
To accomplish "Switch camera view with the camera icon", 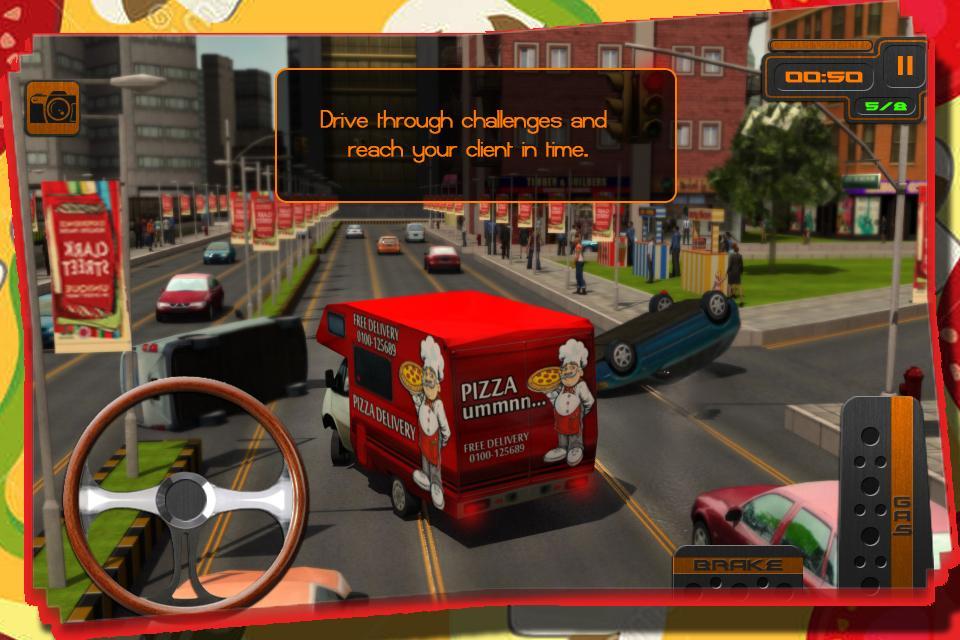I will (x=52, y=108).
